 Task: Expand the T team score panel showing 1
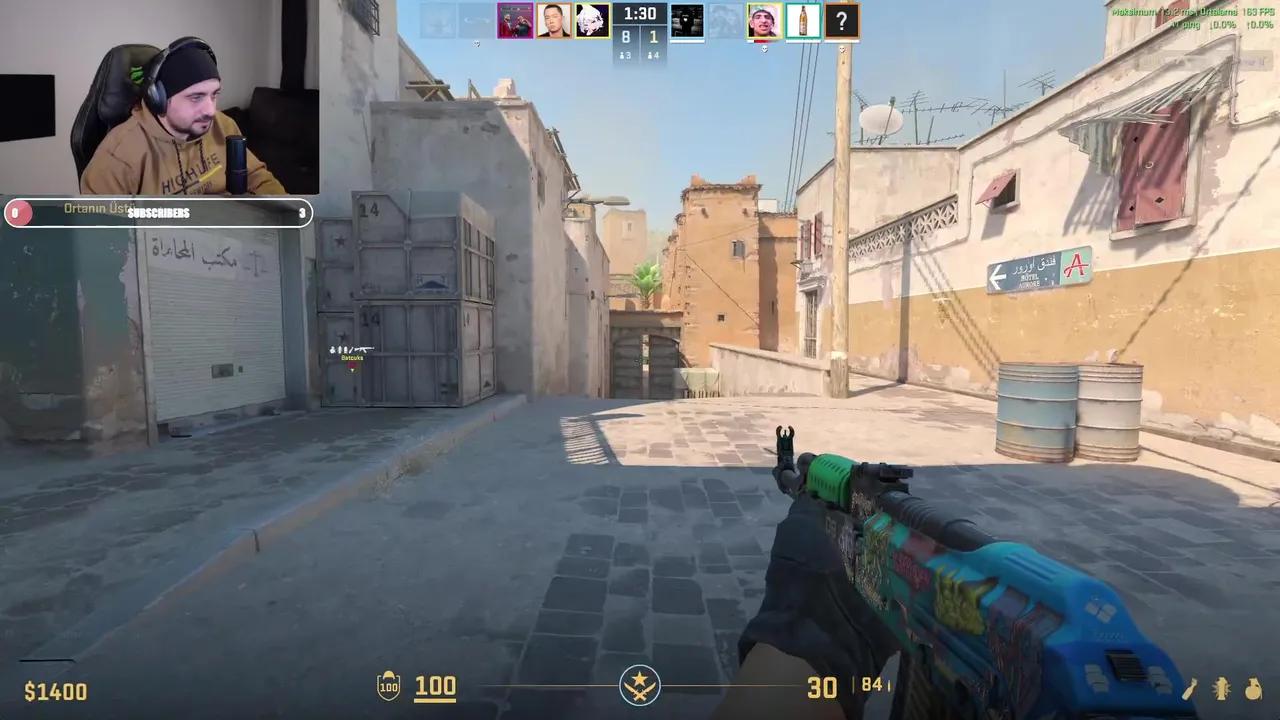652,38
